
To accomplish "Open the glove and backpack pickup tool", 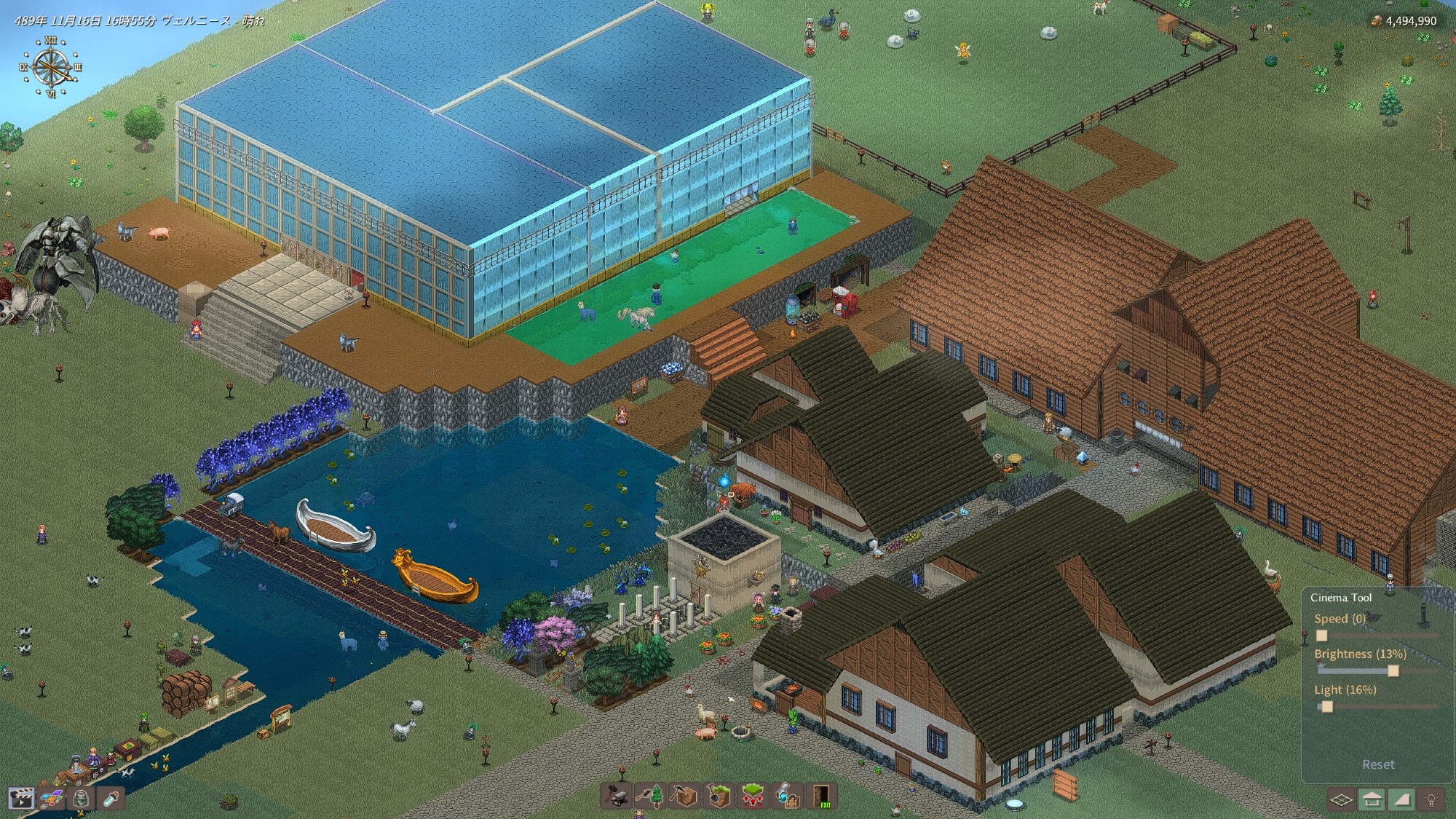I will click(787, 796).
